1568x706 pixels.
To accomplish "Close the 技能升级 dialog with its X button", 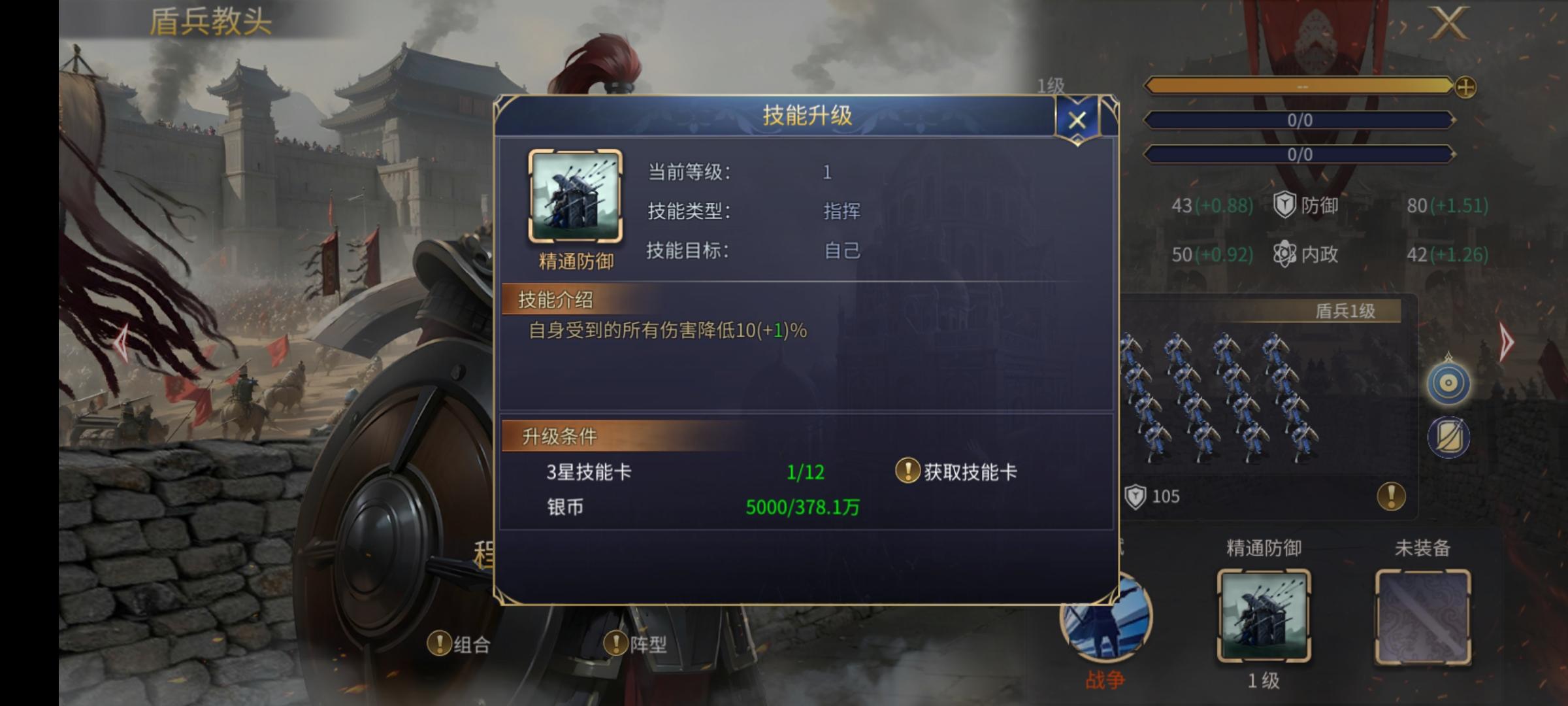I will [1077, 119].
